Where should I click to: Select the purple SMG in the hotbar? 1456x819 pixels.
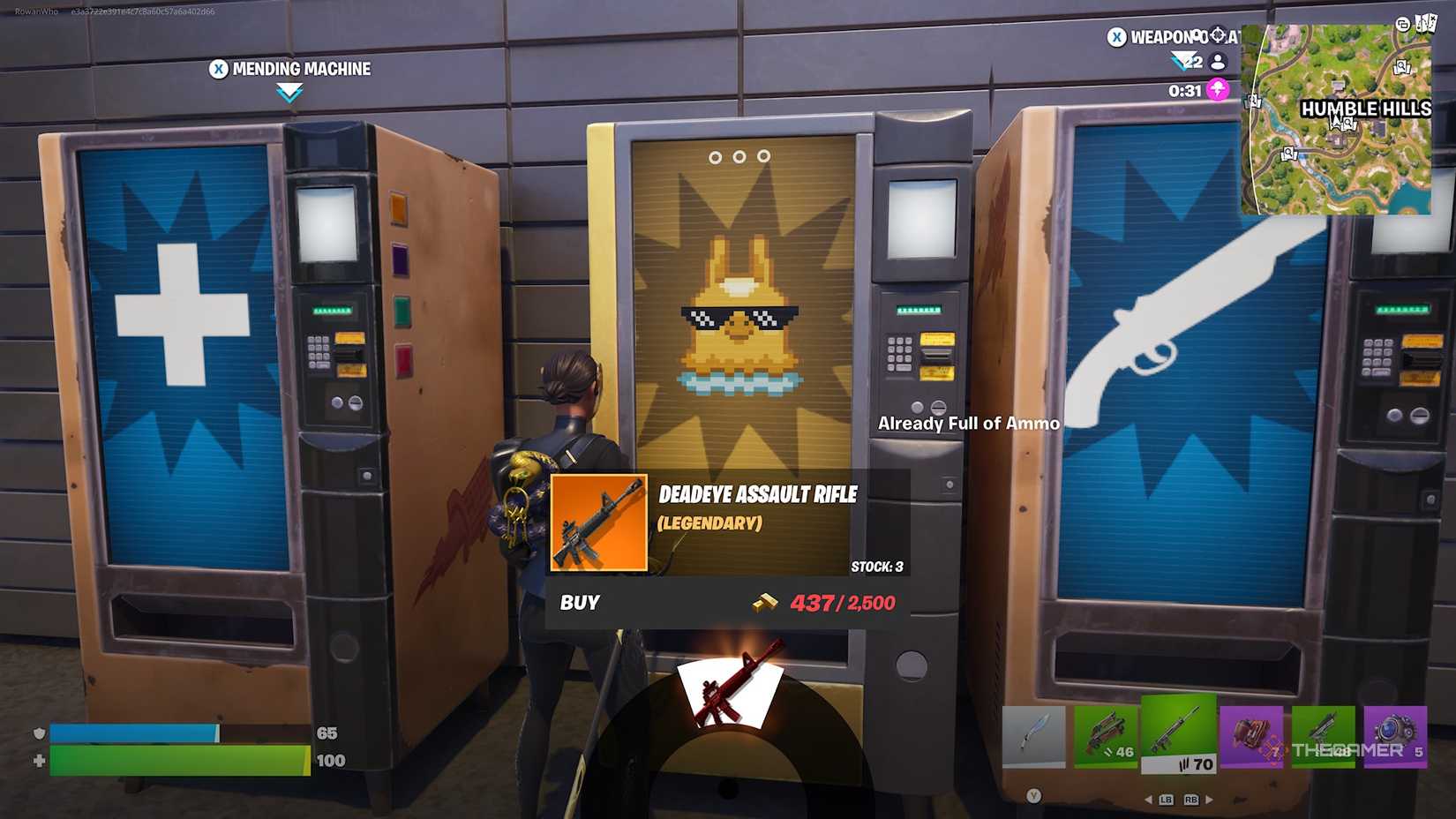[x=1324, y=737]
